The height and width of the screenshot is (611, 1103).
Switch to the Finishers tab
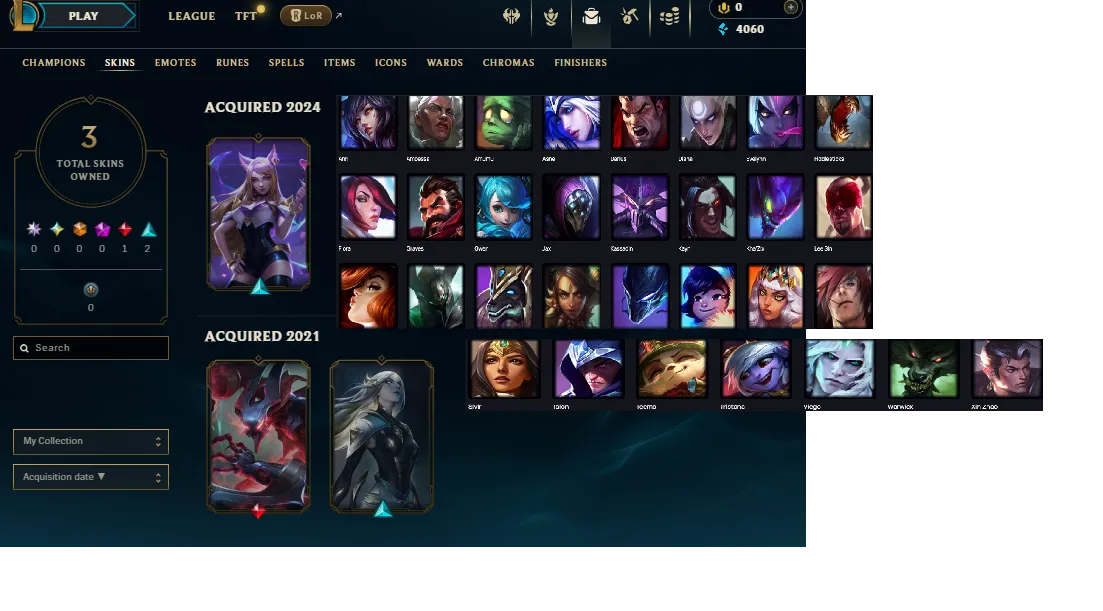pos(580,63)
